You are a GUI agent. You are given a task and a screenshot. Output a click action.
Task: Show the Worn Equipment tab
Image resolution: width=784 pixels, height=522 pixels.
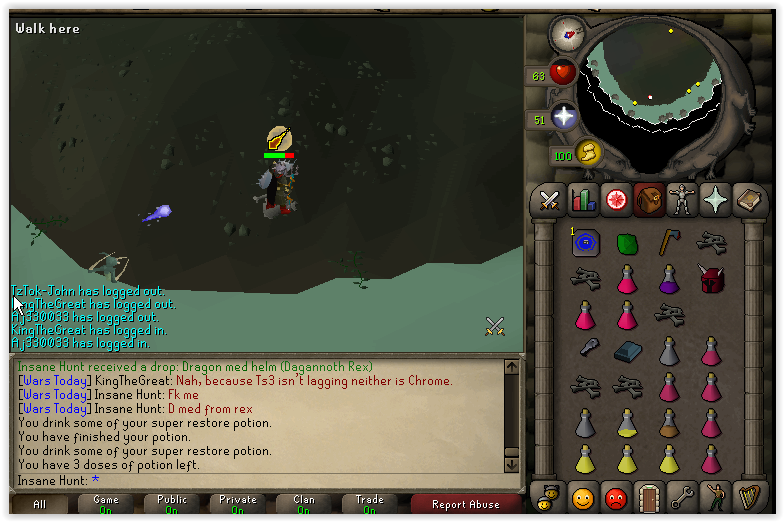click(682, 200)
